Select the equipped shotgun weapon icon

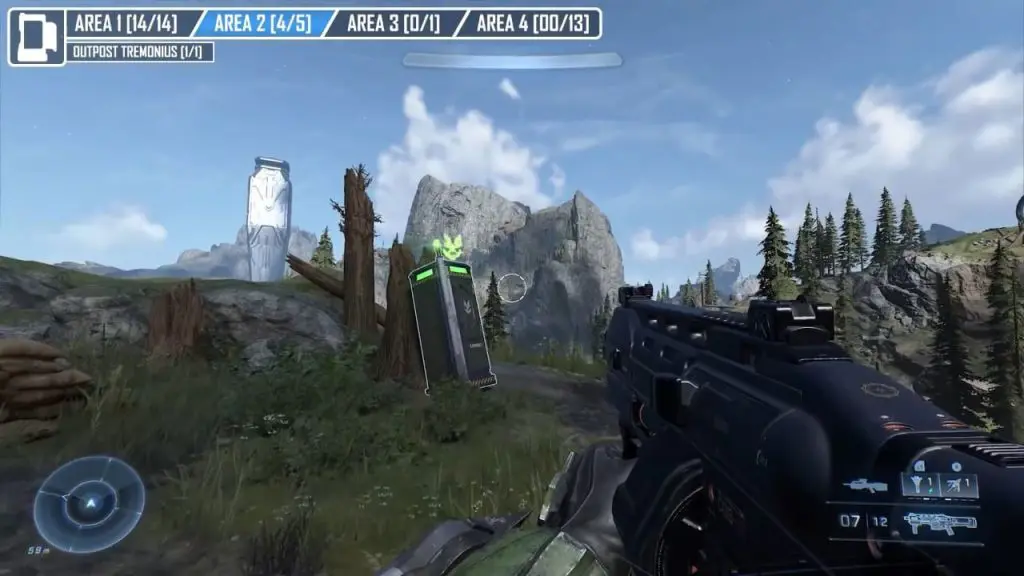938,521
